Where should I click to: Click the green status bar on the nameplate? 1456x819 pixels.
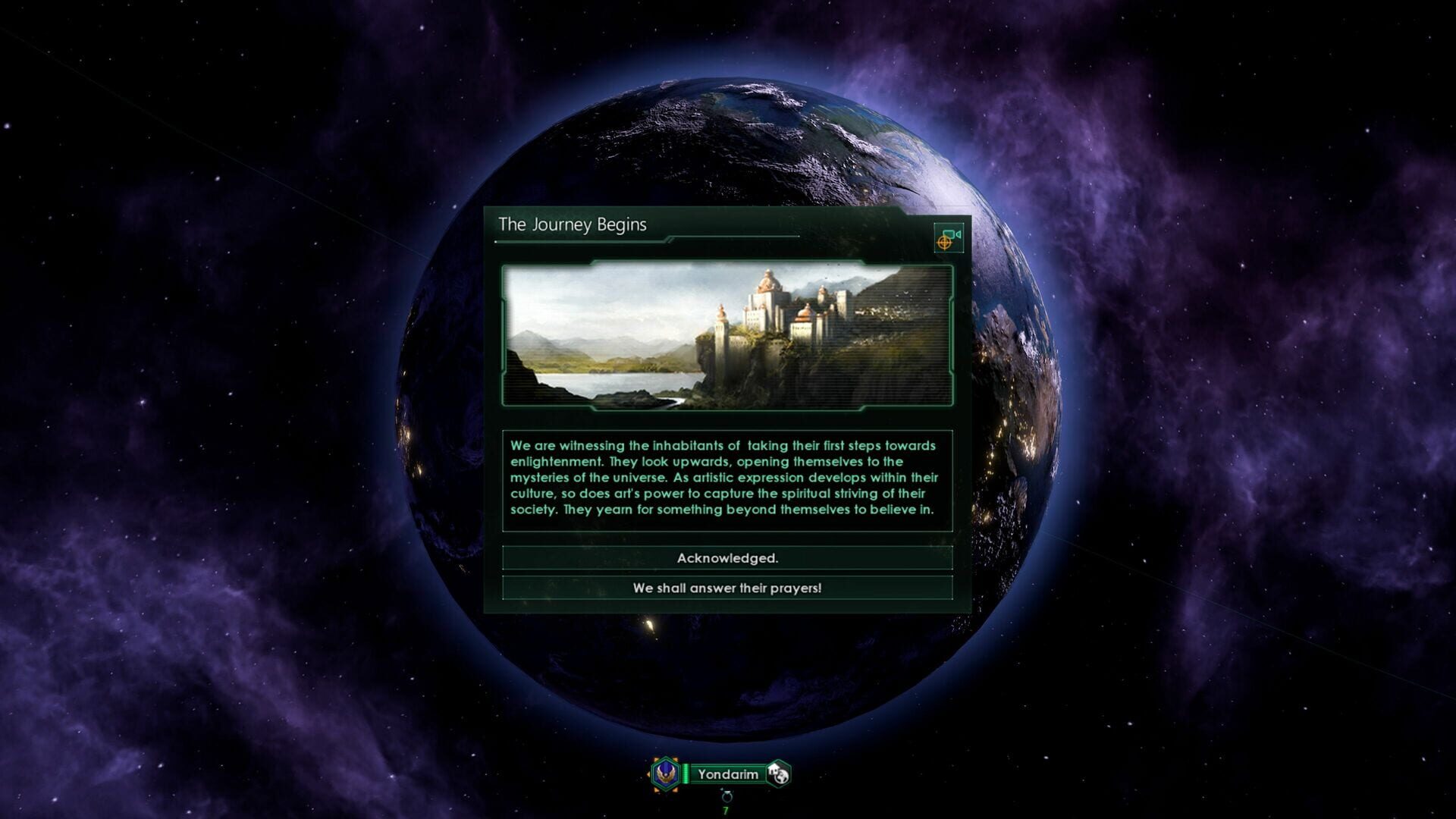click(686, 773)
